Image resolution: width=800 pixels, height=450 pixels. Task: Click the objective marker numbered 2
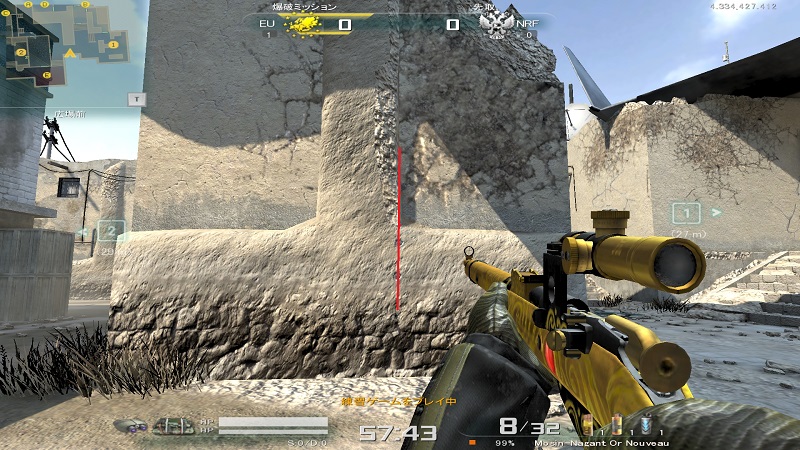click(x=112, y=233)
